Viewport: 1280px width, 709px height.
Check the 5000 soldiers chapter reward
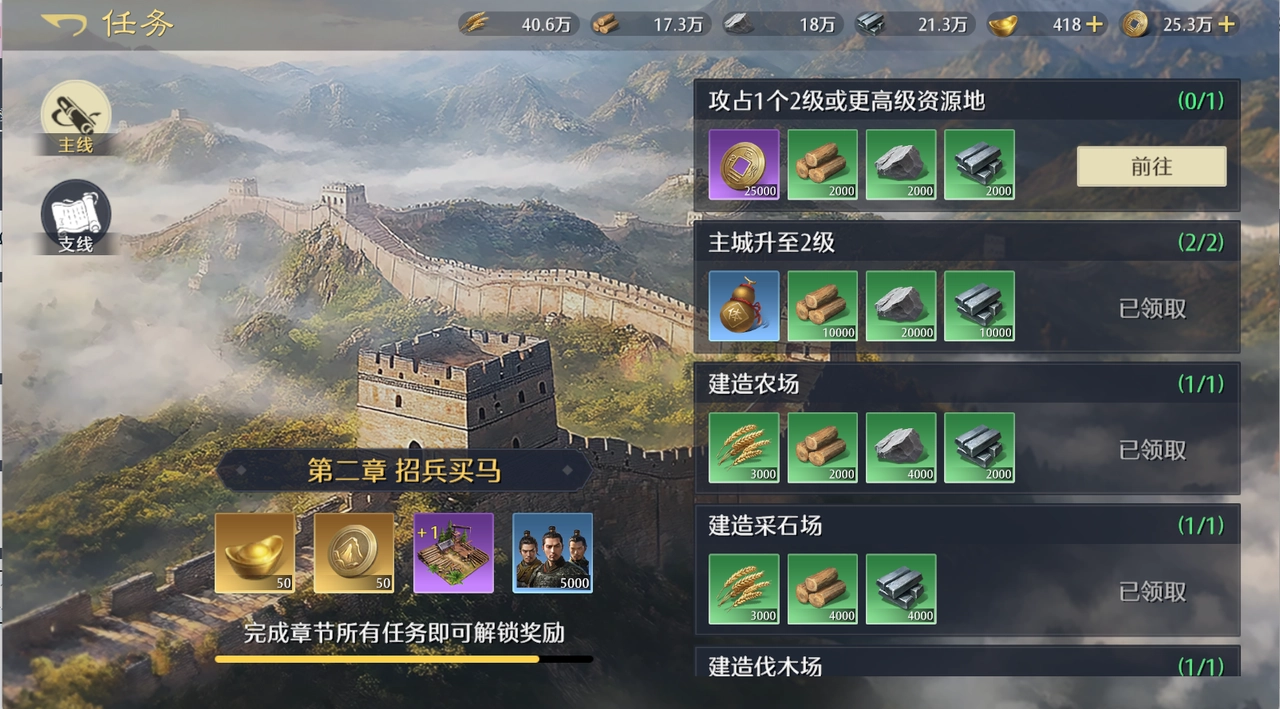click(x=552, y=553)
